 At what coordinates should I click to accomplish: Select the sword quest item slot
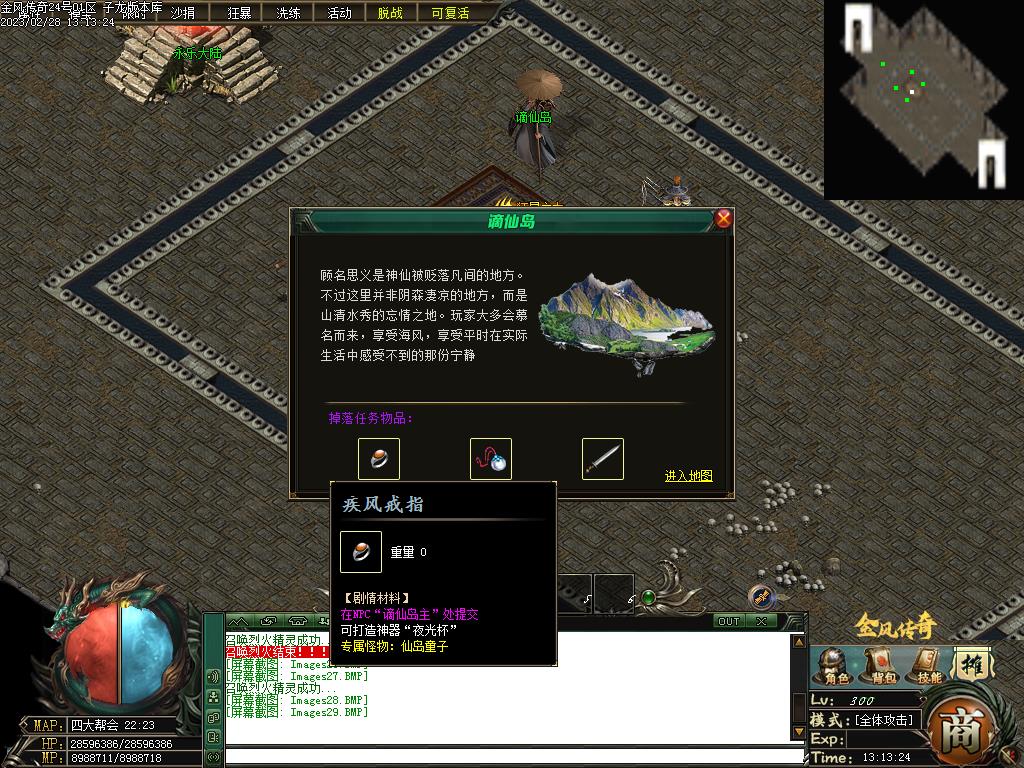603,459
